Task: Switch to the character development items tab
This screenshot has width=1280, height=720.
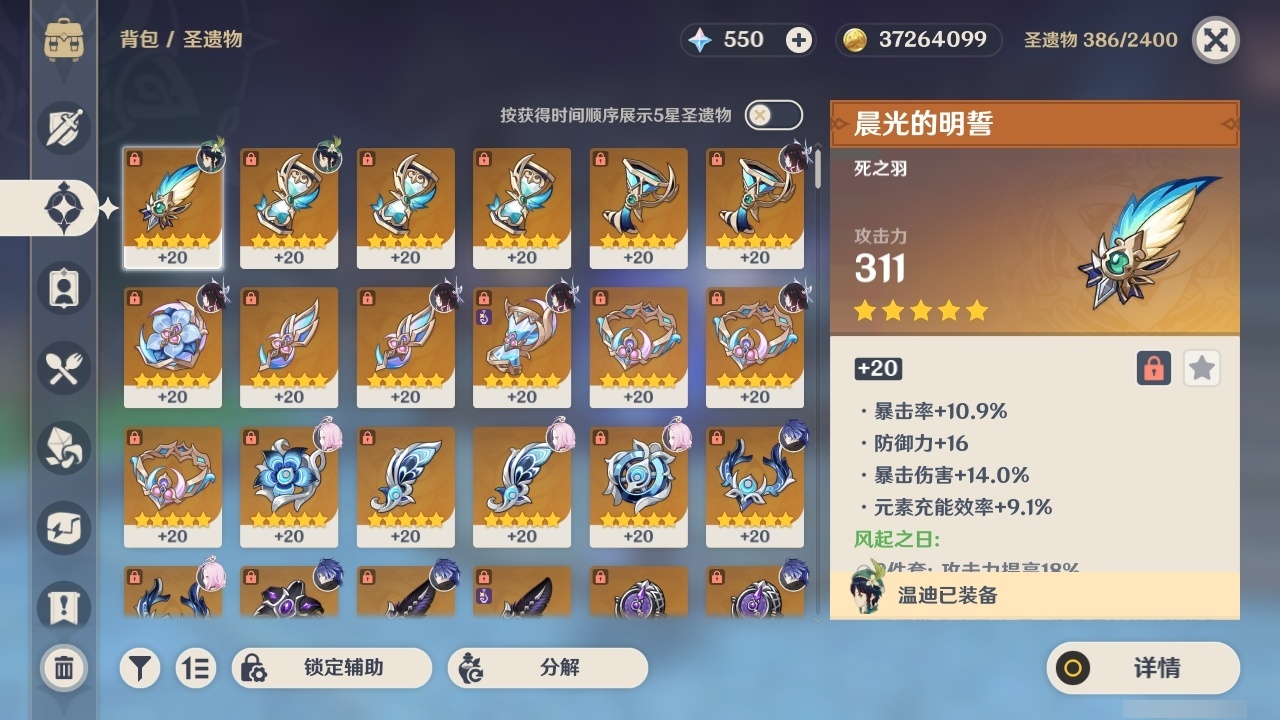Action: [62, 288]
